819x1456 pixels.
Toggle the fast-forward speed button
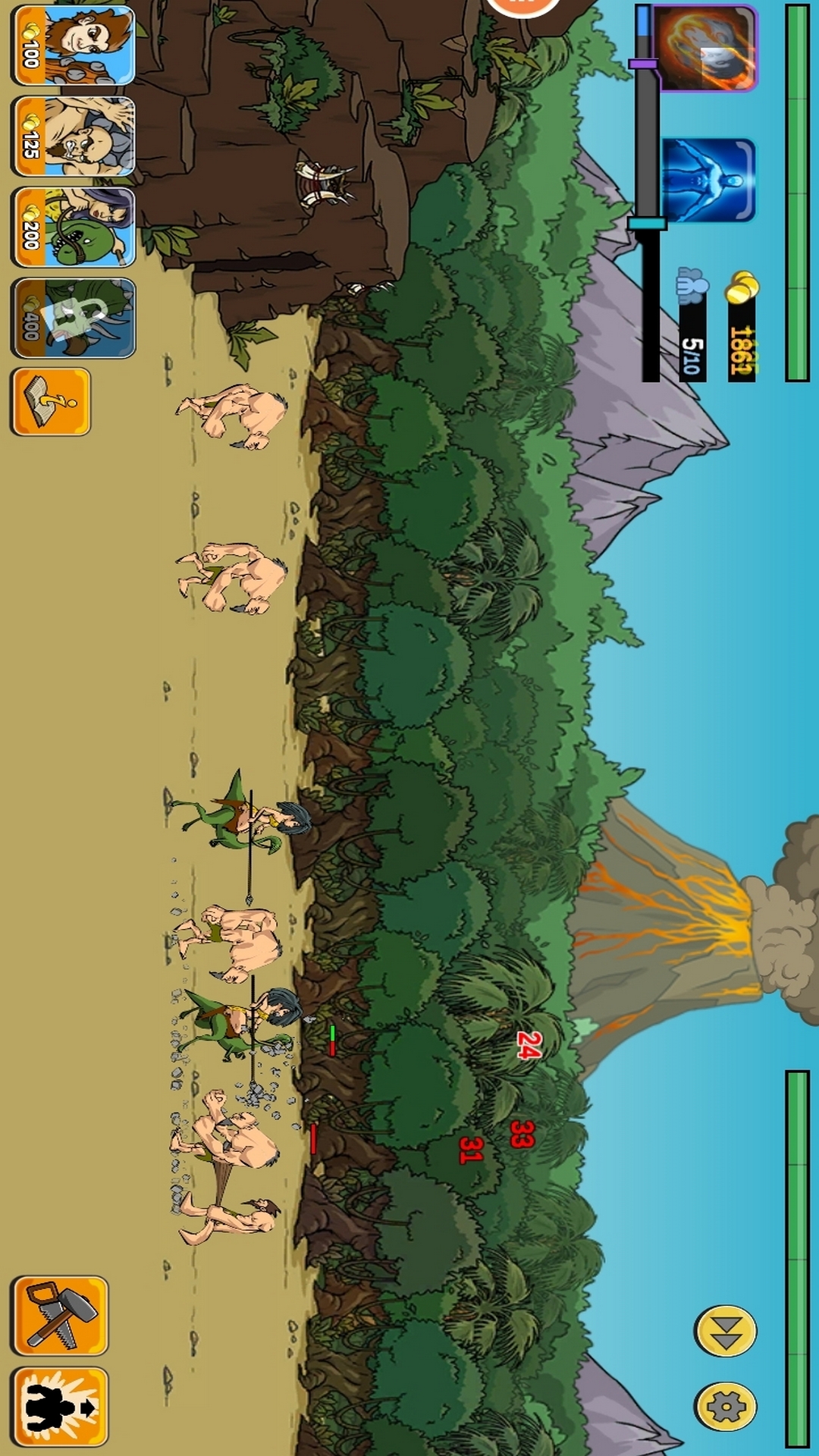coord(725,1331)
